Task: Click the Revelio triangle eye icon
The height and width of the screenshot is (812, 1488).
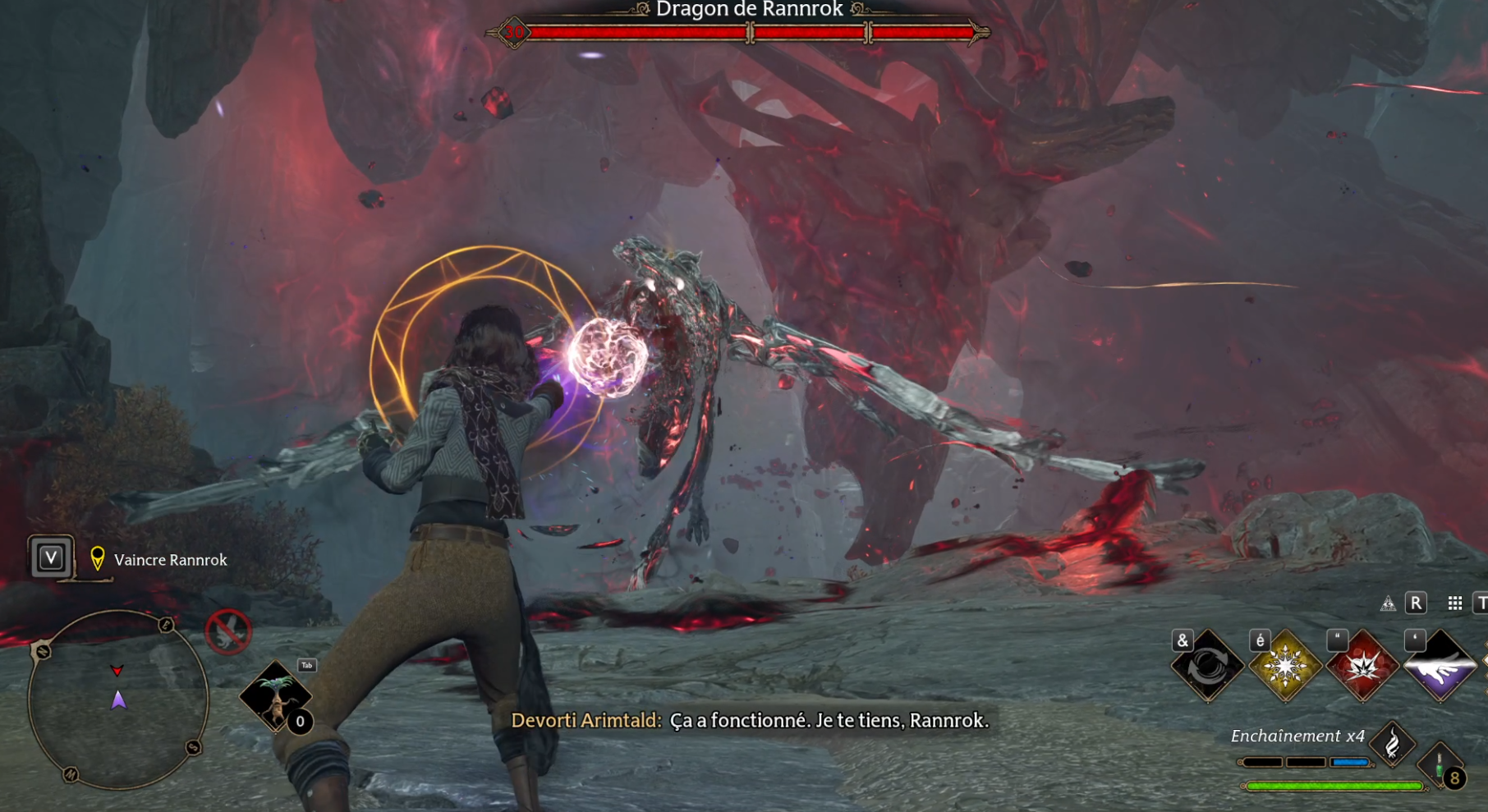Action: [1388, 604]
